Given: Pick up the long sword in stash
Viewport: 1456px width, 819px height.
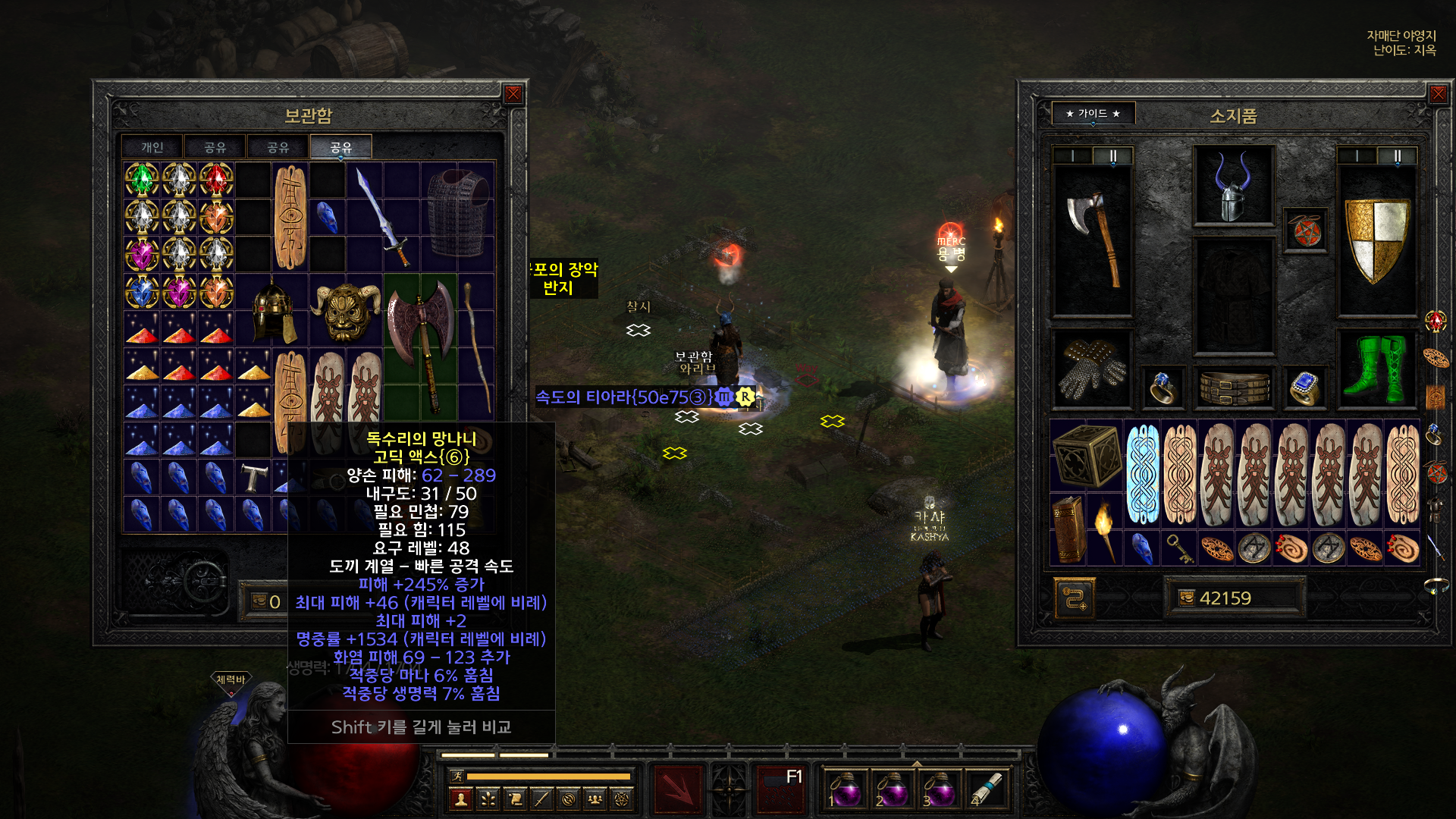Looking at the screenshot, I should [x=384, y=217].
